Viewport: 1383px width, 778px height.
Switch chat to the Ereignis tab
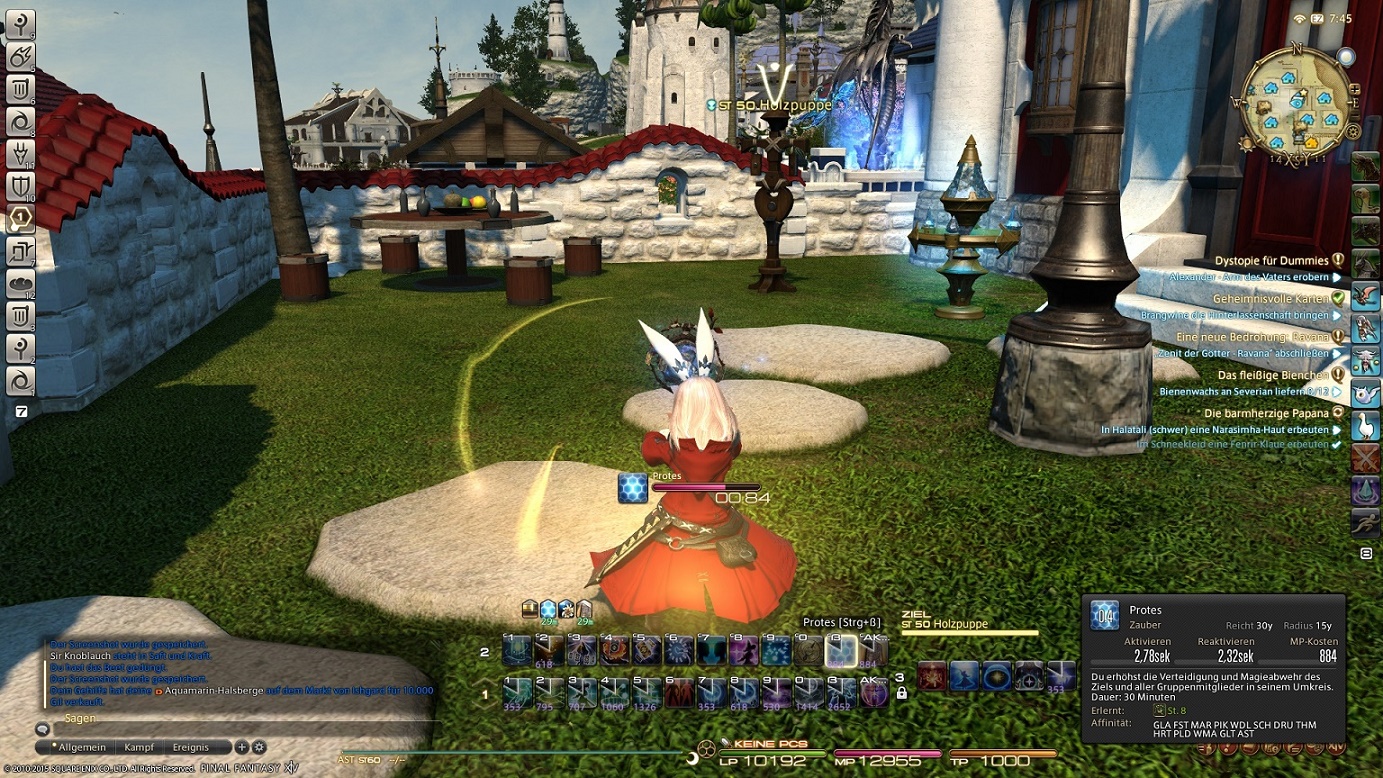click(190, 747)
